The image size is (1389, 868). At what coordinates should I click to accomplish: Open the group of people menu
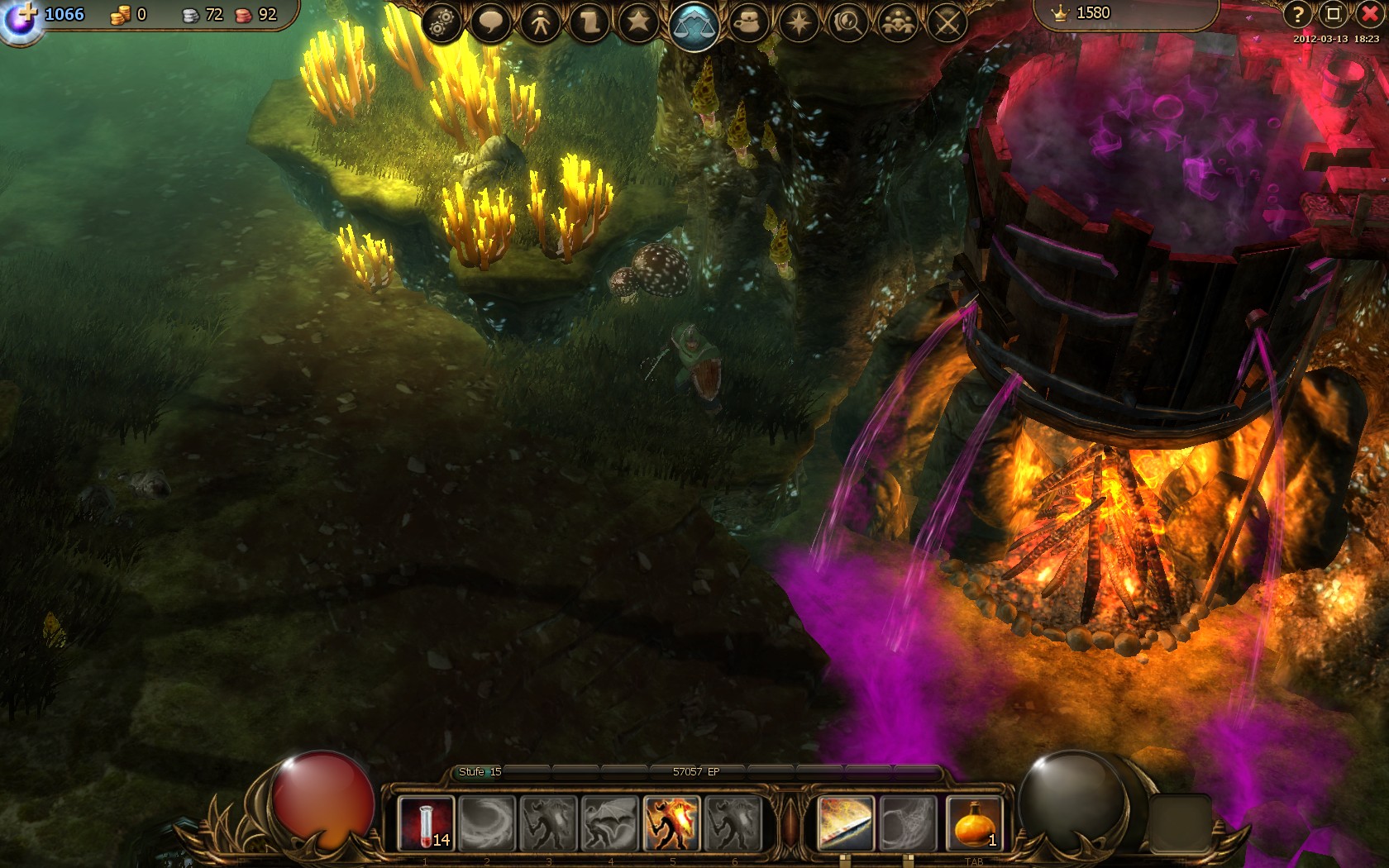pos(898,22)
